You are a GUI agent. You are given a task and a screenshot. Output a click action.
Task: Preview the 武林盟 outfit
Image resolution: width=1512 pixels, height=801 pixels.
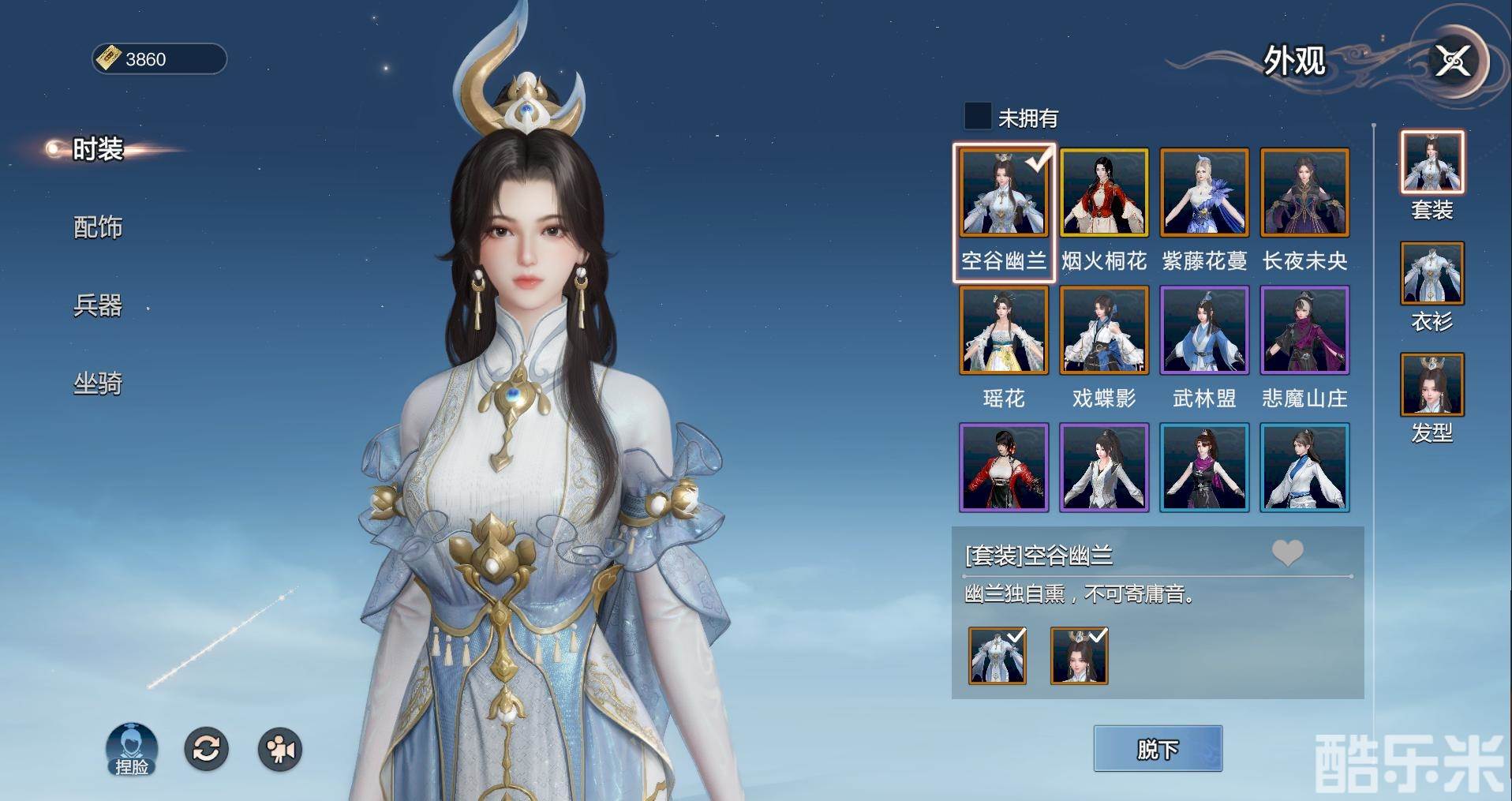coord(1204,331)
